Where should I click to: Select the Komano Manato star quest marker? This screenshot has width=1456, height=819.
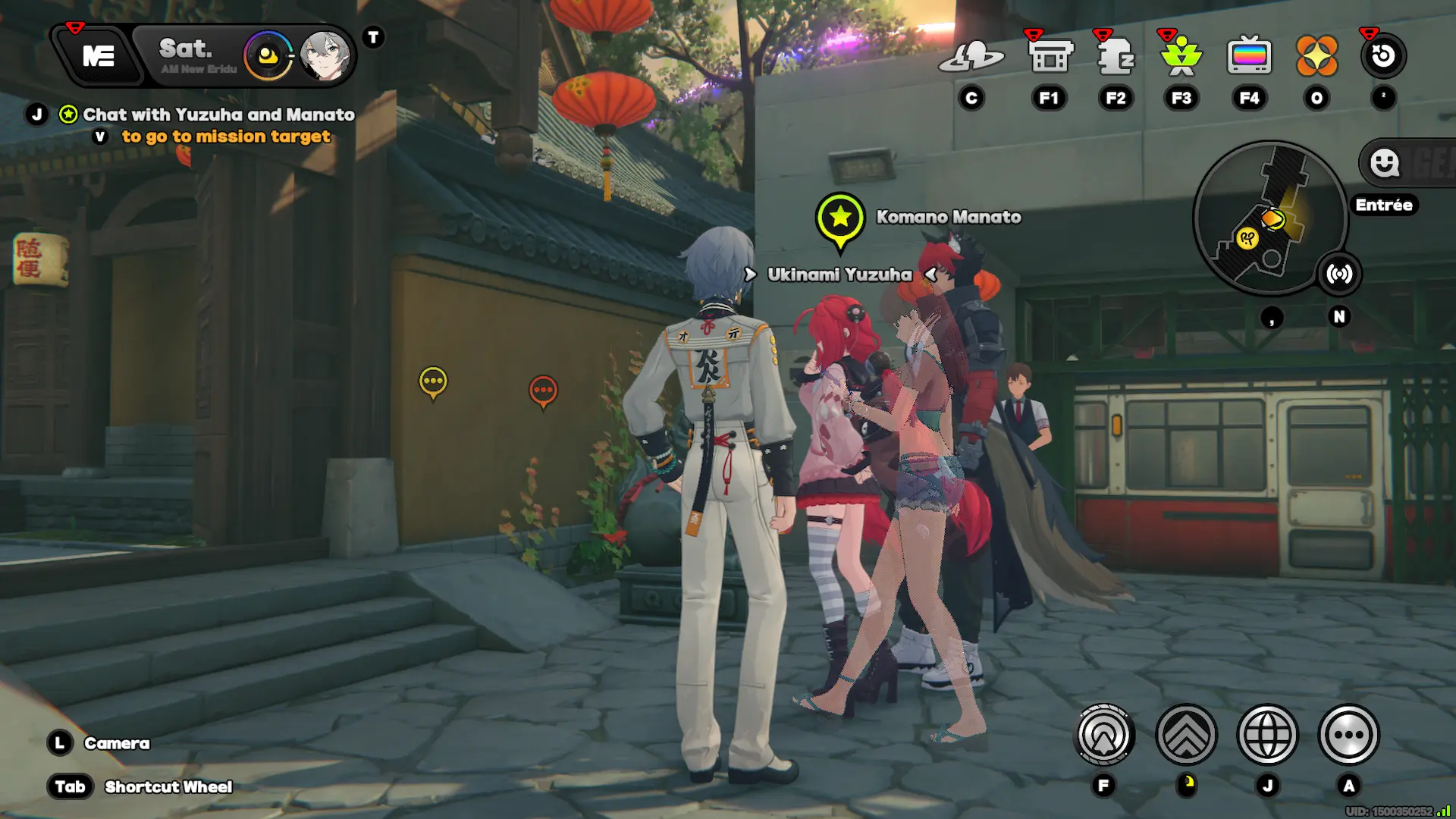[840, 218]
